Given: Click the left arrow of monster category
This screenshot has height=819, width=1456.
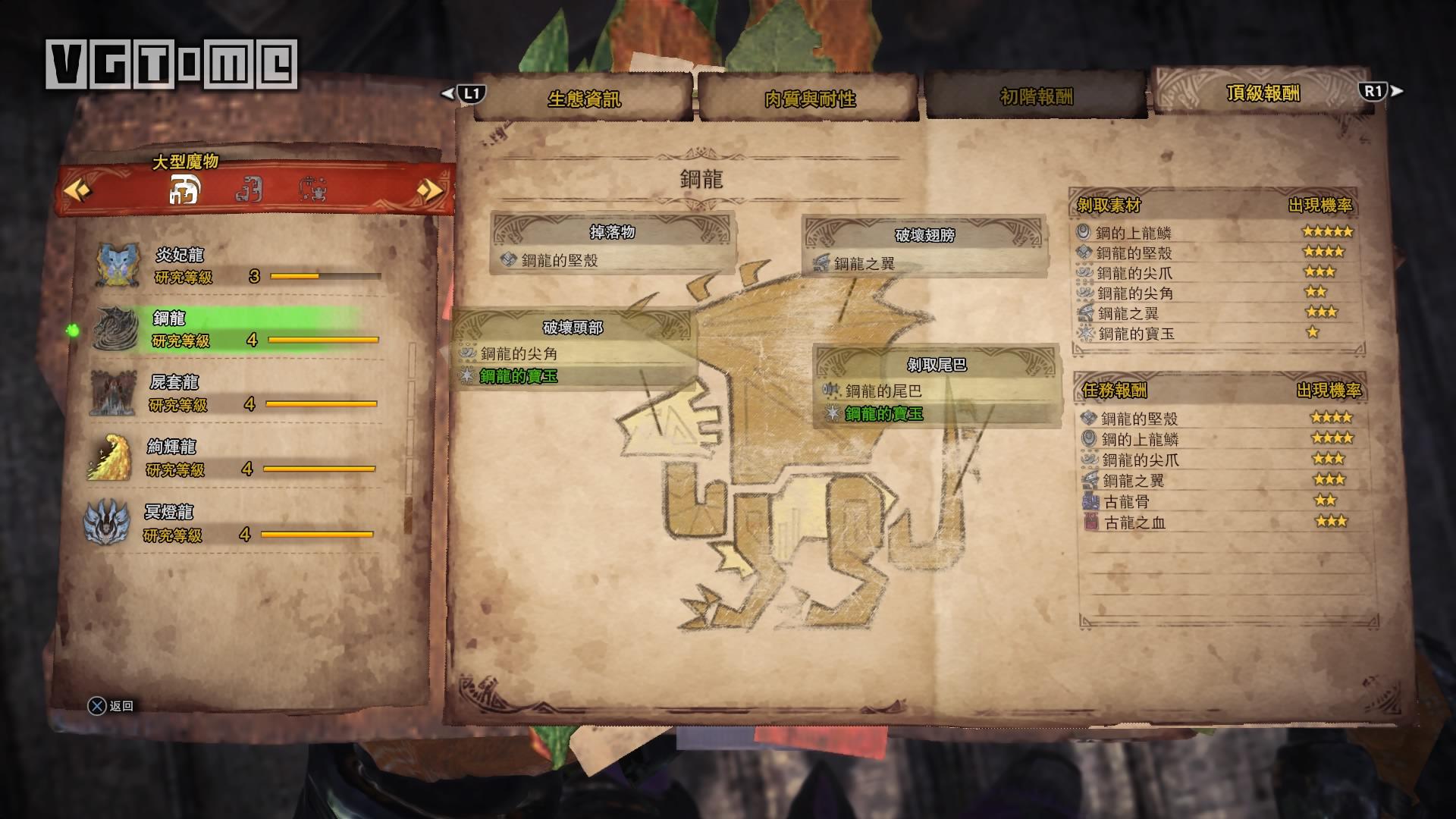Looking at the screenshot, I should click(77, 190).
